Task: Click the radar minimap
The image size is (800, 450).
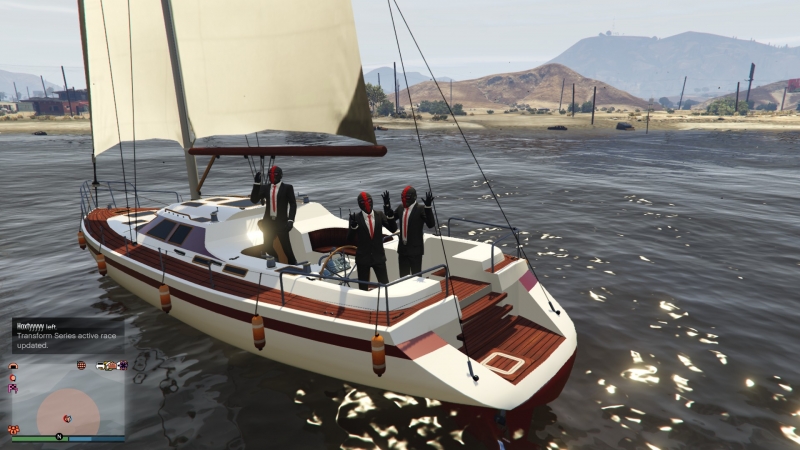Action: tap(67, 400)
